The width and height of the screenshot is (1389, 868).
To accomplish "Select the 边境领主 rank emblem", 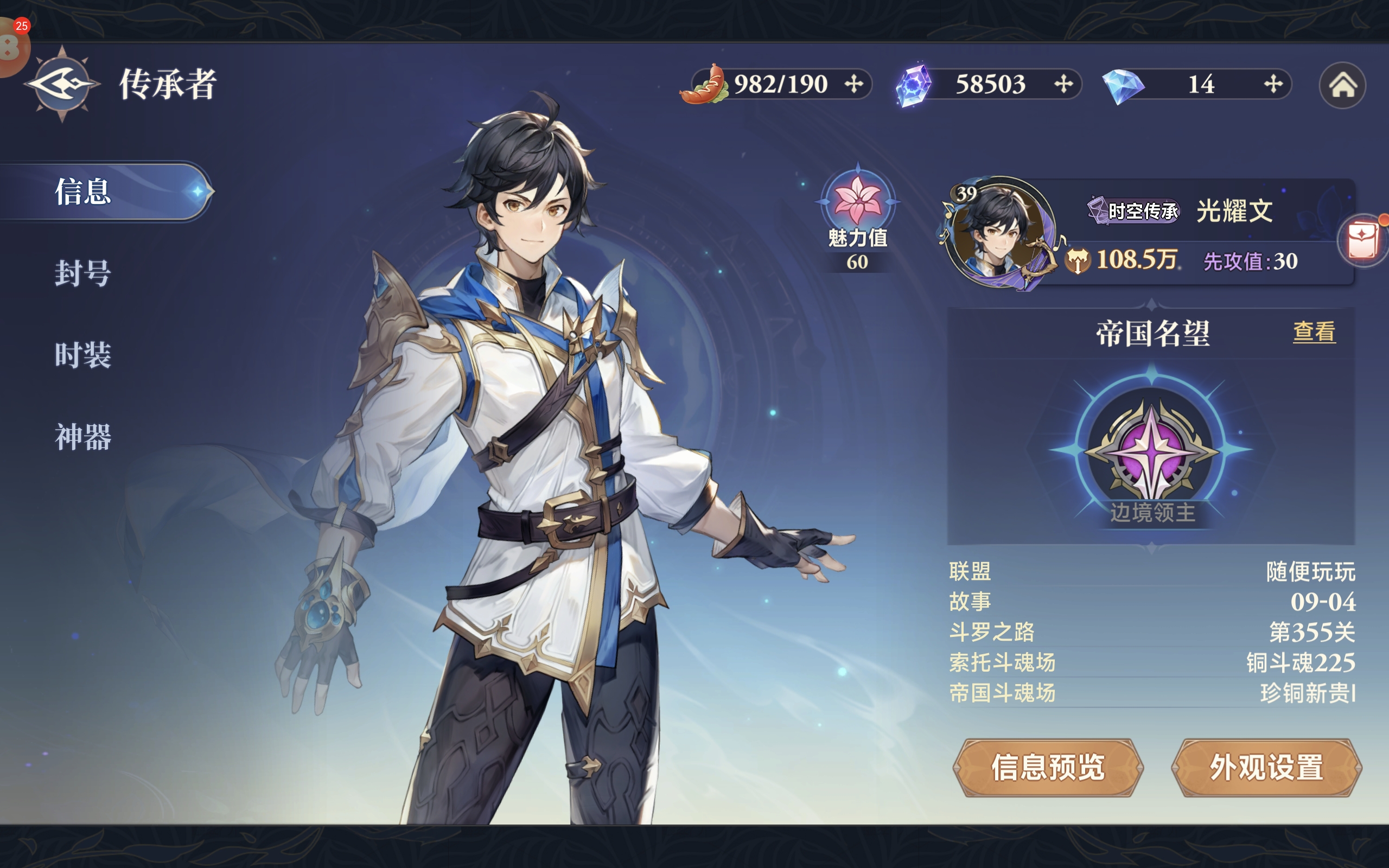I will tap(1151, 451).
